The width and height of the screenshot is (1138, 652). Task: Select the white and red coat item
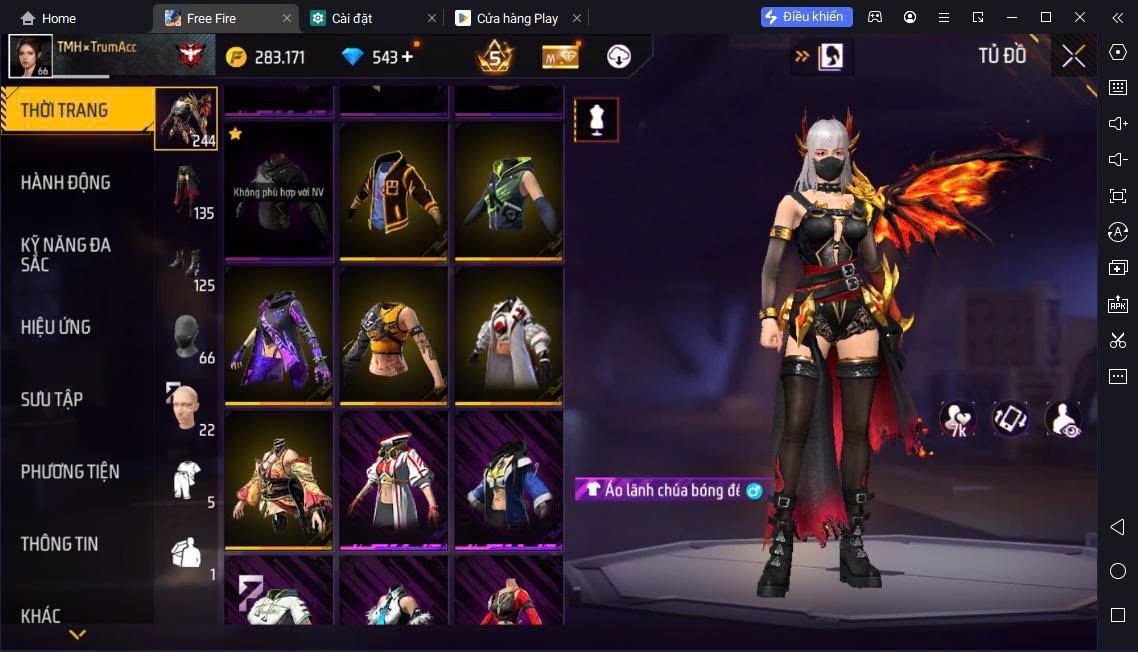click(x=508, y=336)
